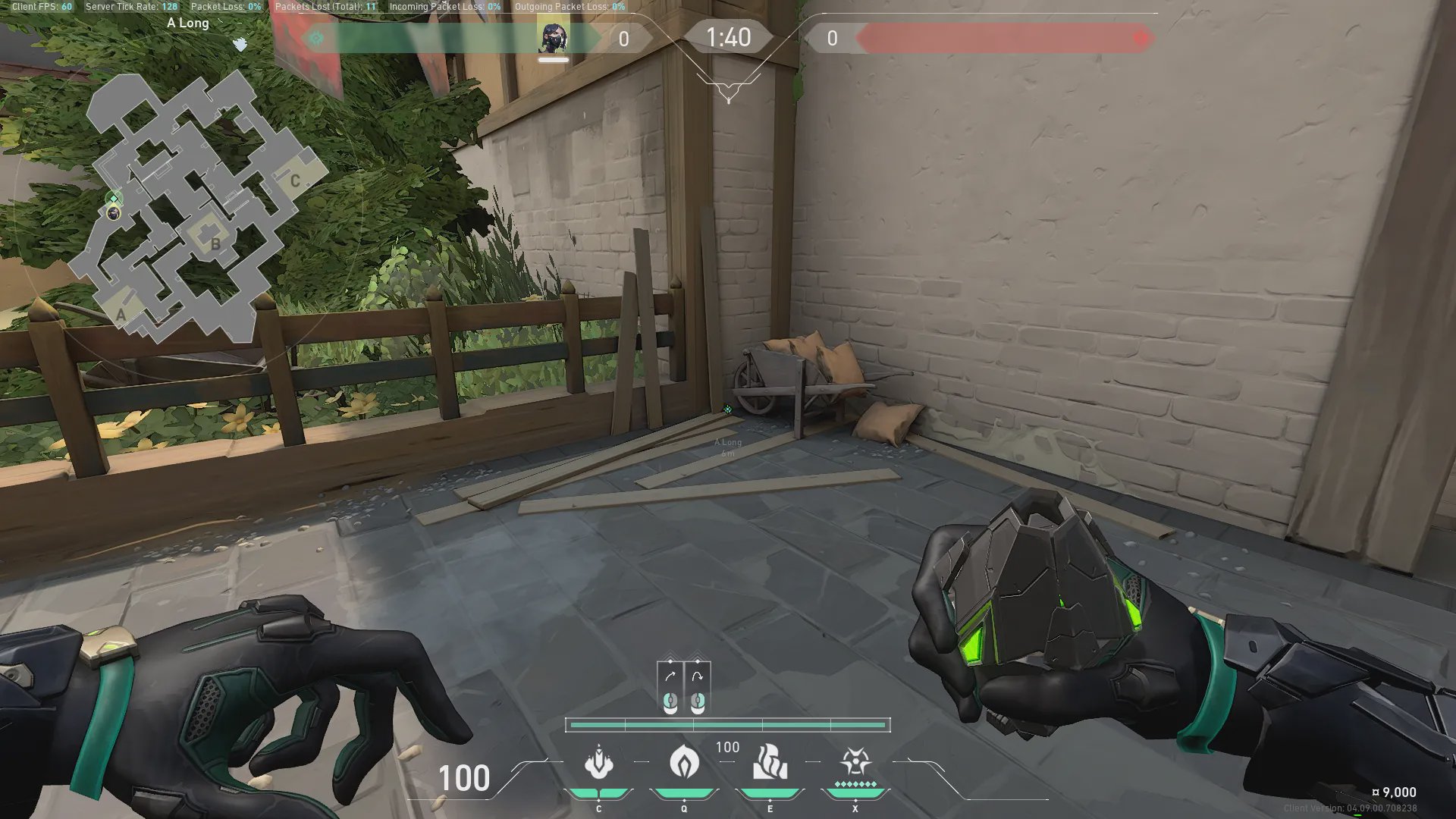Select the Viper agent portrait in the top bar
The height and width of the screenshot is (819, 1456).
click(x=553, y=38)
